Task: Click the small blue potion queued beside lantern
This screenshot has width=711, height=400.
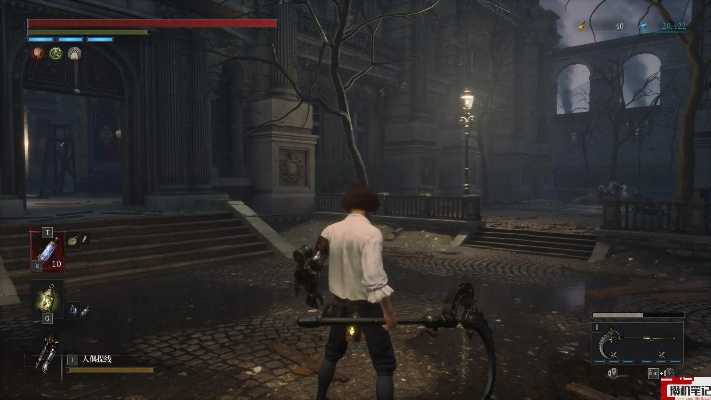Action: pyautogui.click(x=75, y=311)
